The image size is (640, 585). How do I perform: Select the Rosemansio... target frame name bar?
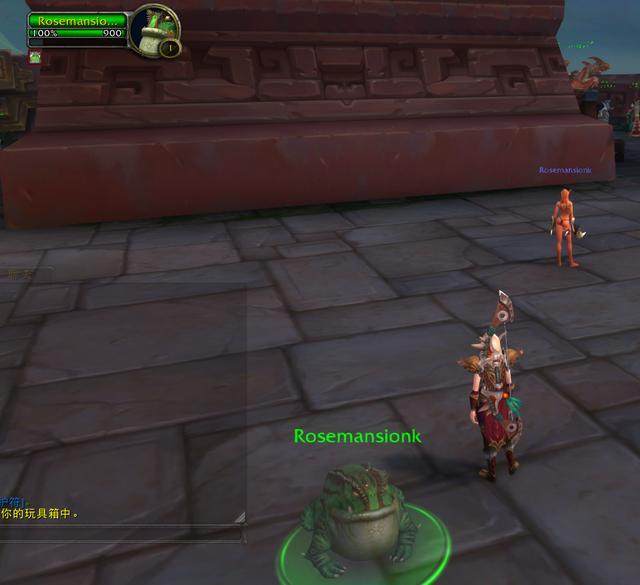[x=77, y=19]
